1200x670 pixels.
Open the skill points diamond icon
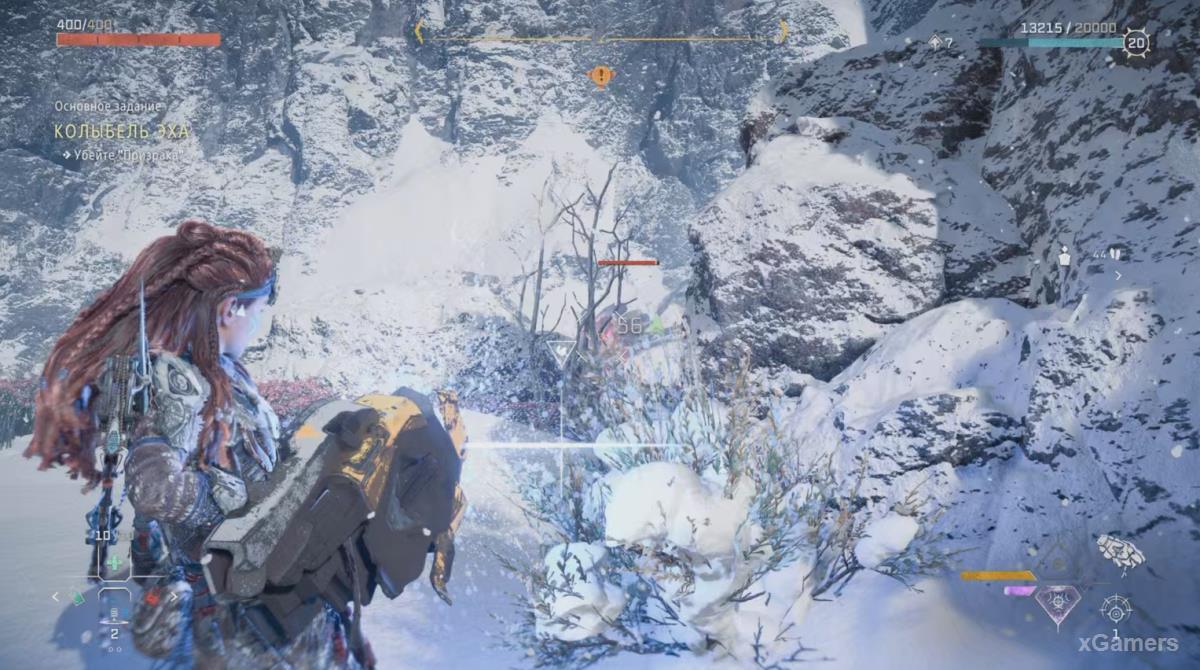tap(936, 42)
